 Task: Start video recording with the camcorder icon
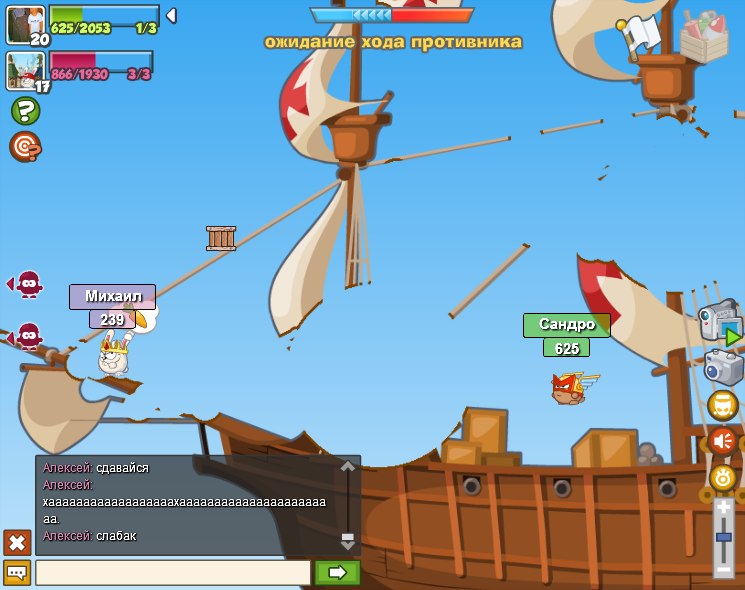720,321
